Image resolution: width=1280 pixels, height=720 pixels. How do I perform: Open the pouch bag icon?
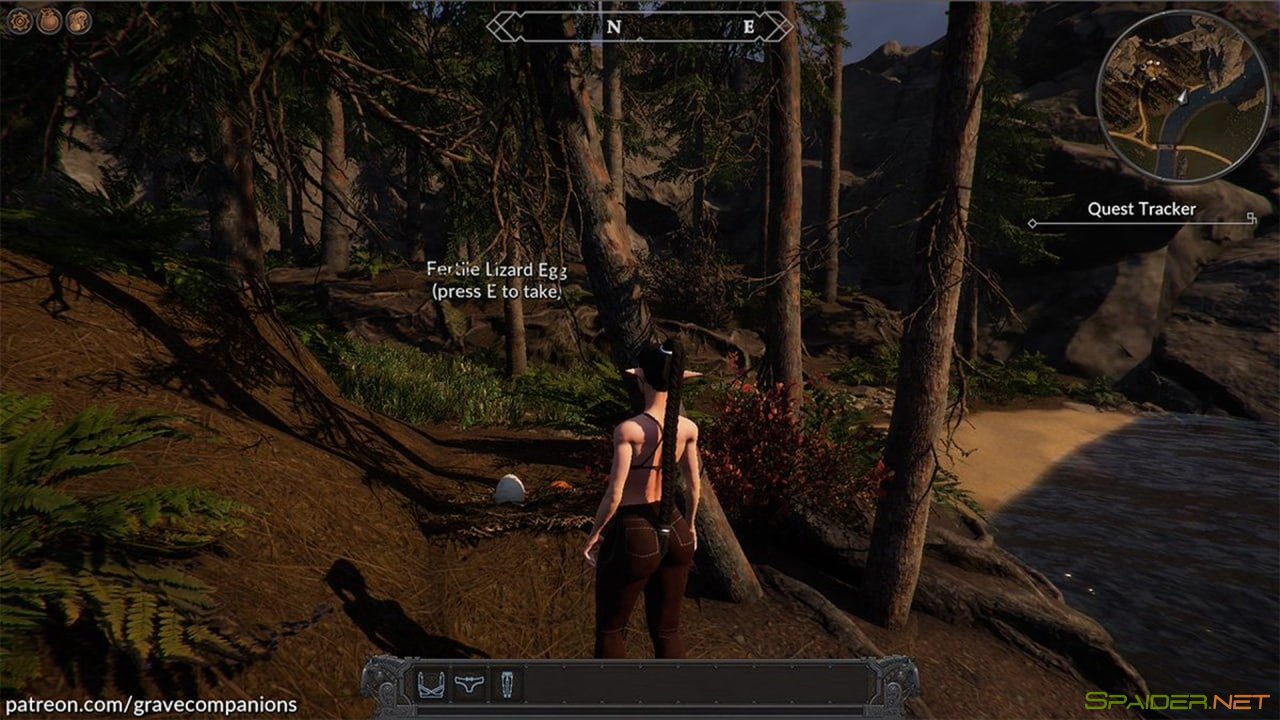tap(49, 21)
